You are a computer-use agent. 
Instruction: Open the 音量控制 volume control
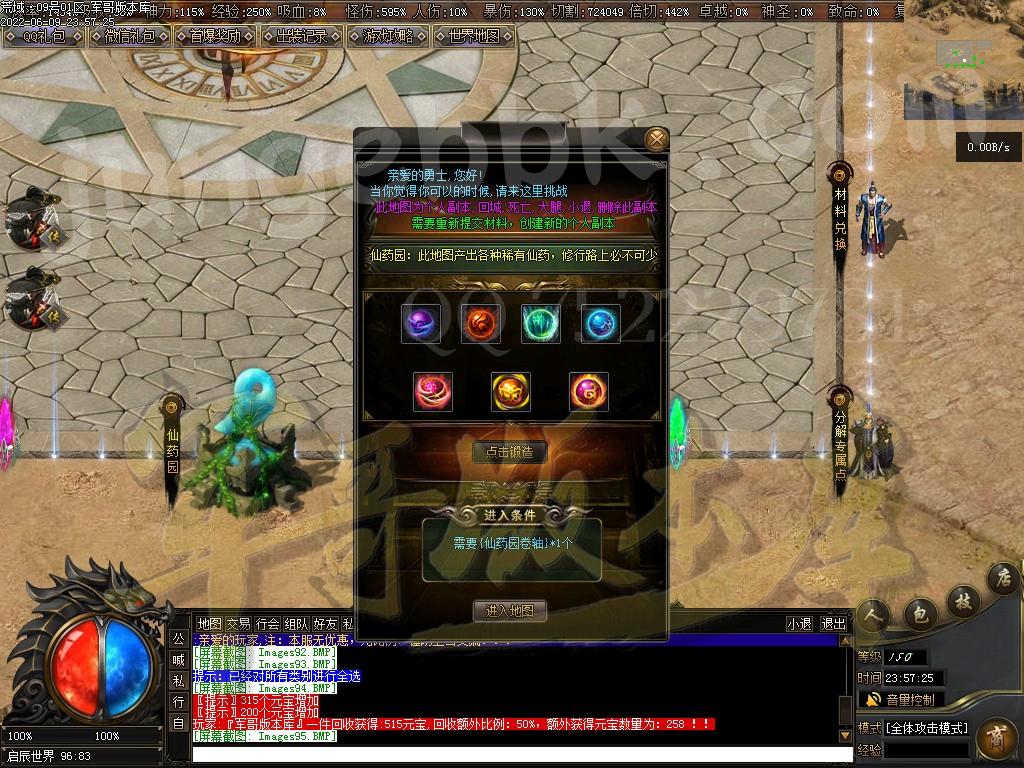900,699
